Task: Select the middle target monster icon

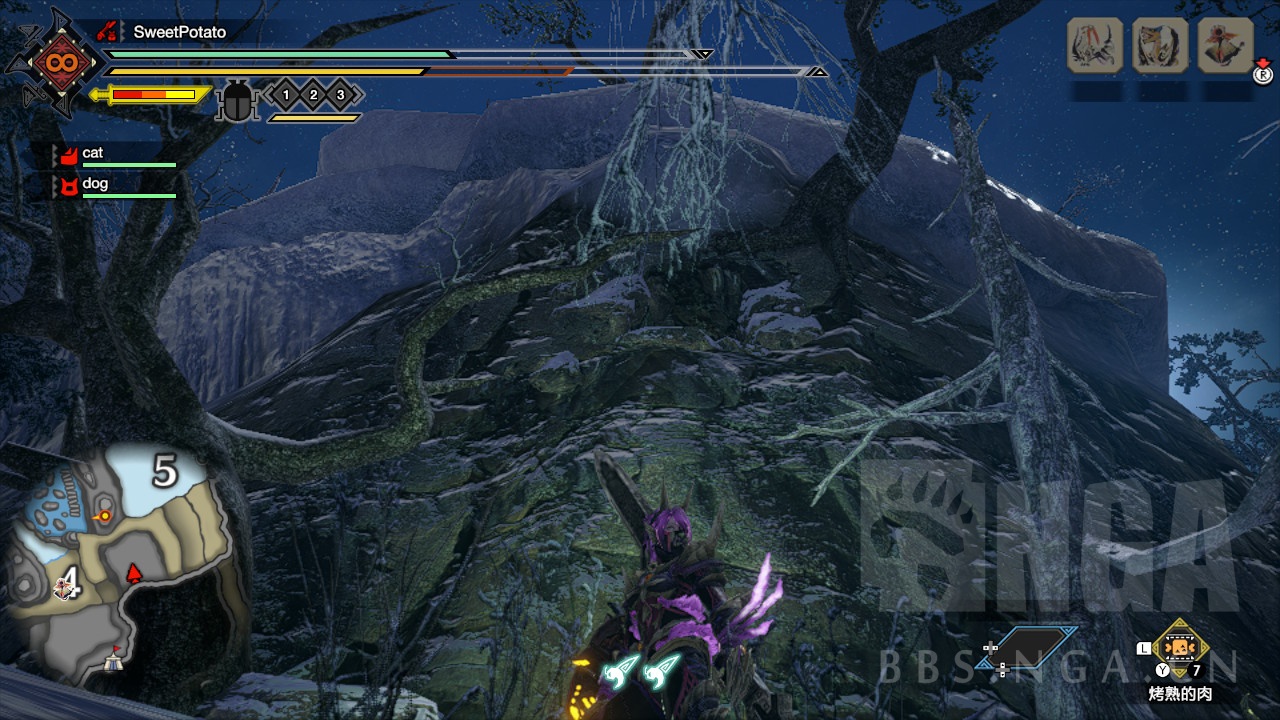Action: tap(1160, 45)
